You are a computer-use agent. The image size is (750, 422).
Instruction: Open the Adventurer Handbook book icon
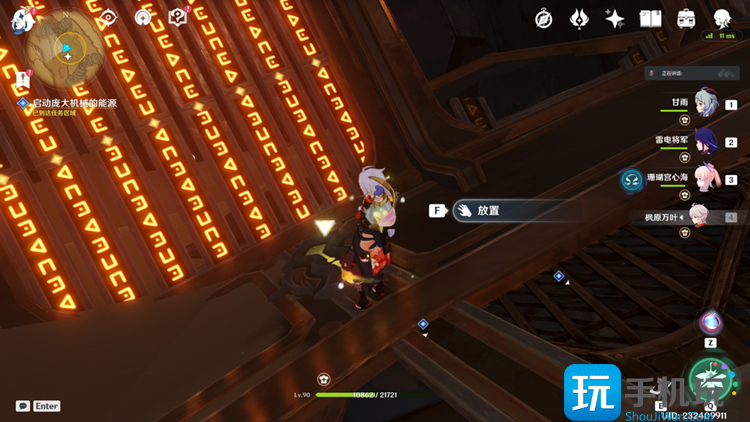pyautogui.click(x=650, y=19)
